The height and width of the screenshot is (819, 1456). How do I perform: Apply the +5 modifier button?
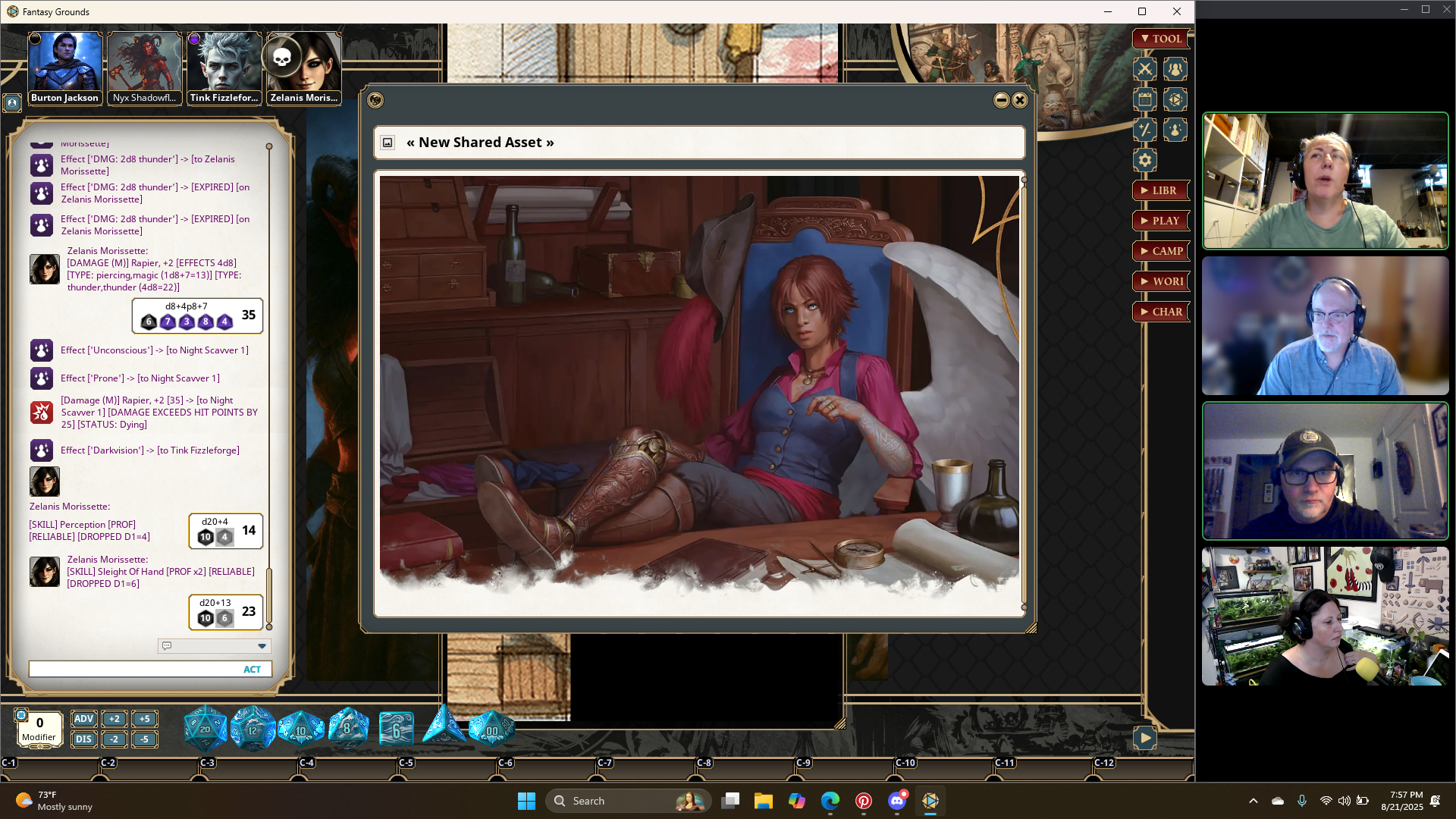point(144,719)
